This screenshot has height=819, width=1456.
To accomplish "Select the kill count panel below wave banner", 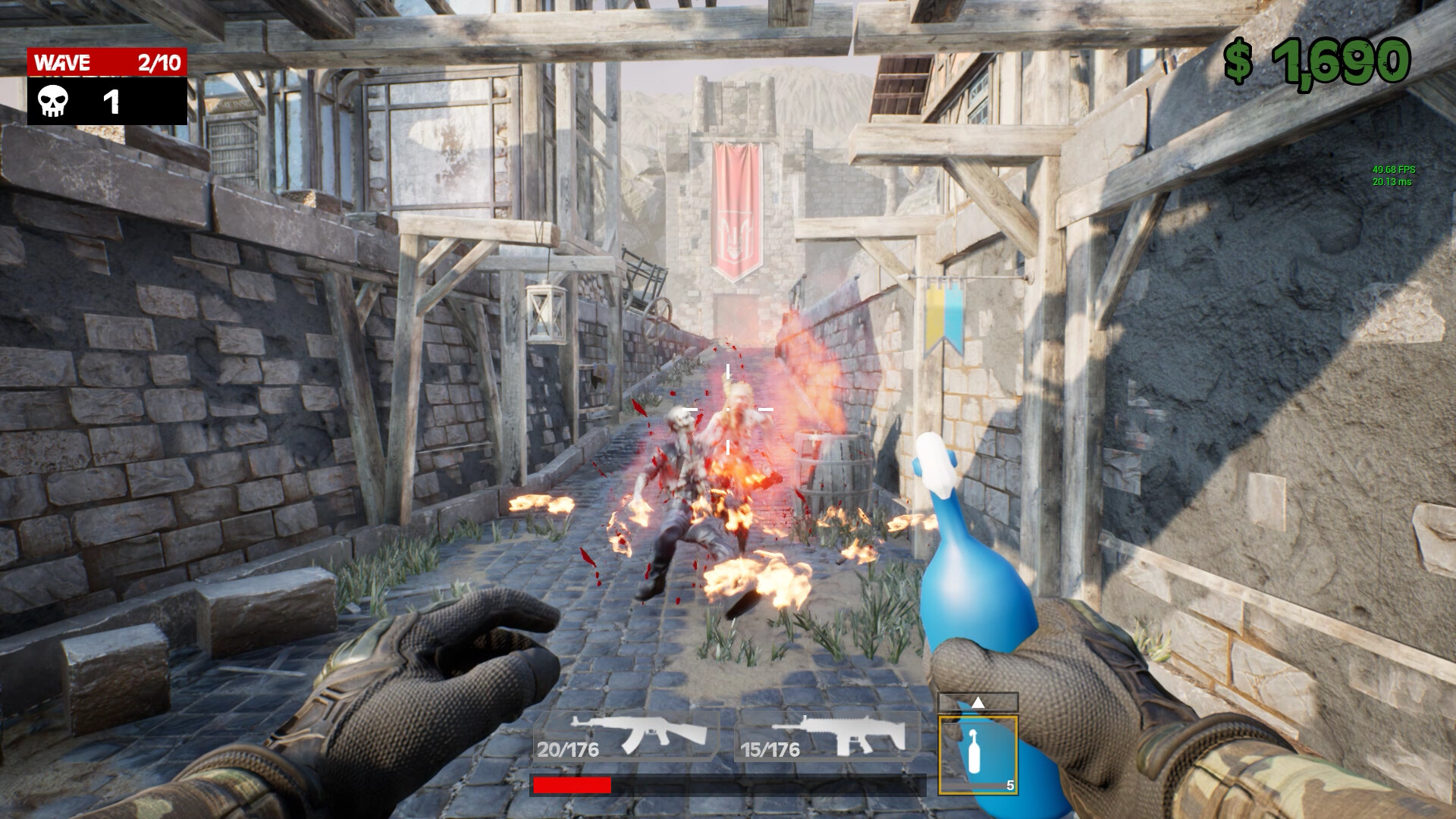I will pyautogui.click(x=106, y=102).
